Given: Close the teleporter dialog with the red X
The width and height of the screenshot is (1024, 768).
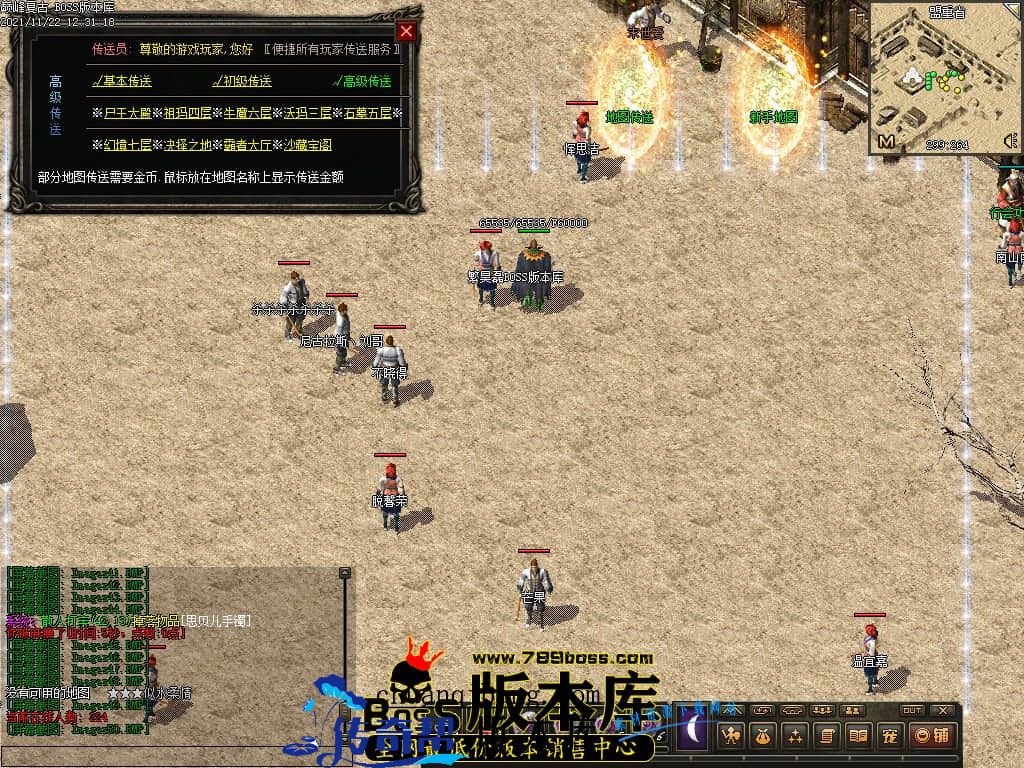Looking at the screenshot, I should click(405, 31).
